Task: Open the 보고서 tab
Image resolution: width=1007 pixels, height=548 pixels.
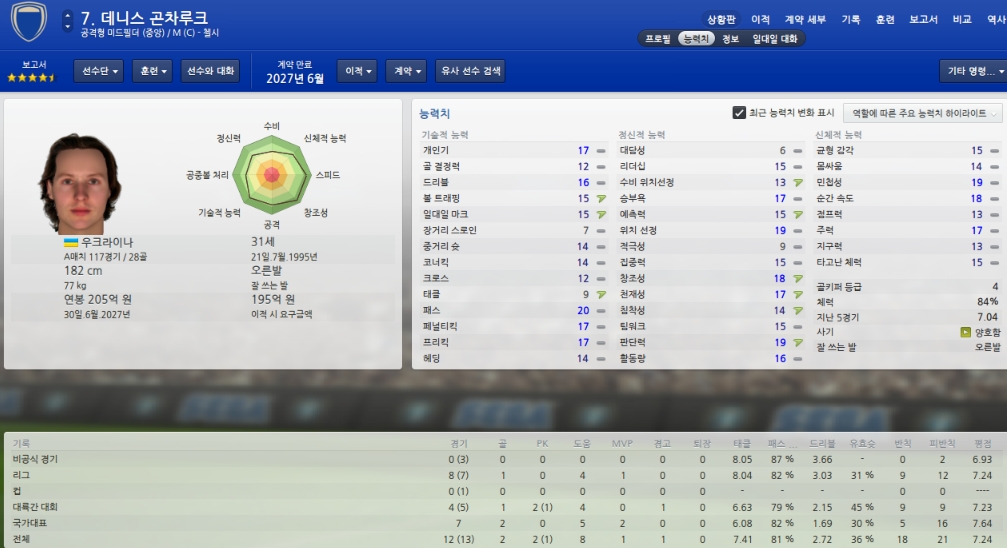Action: click(923, 19)
